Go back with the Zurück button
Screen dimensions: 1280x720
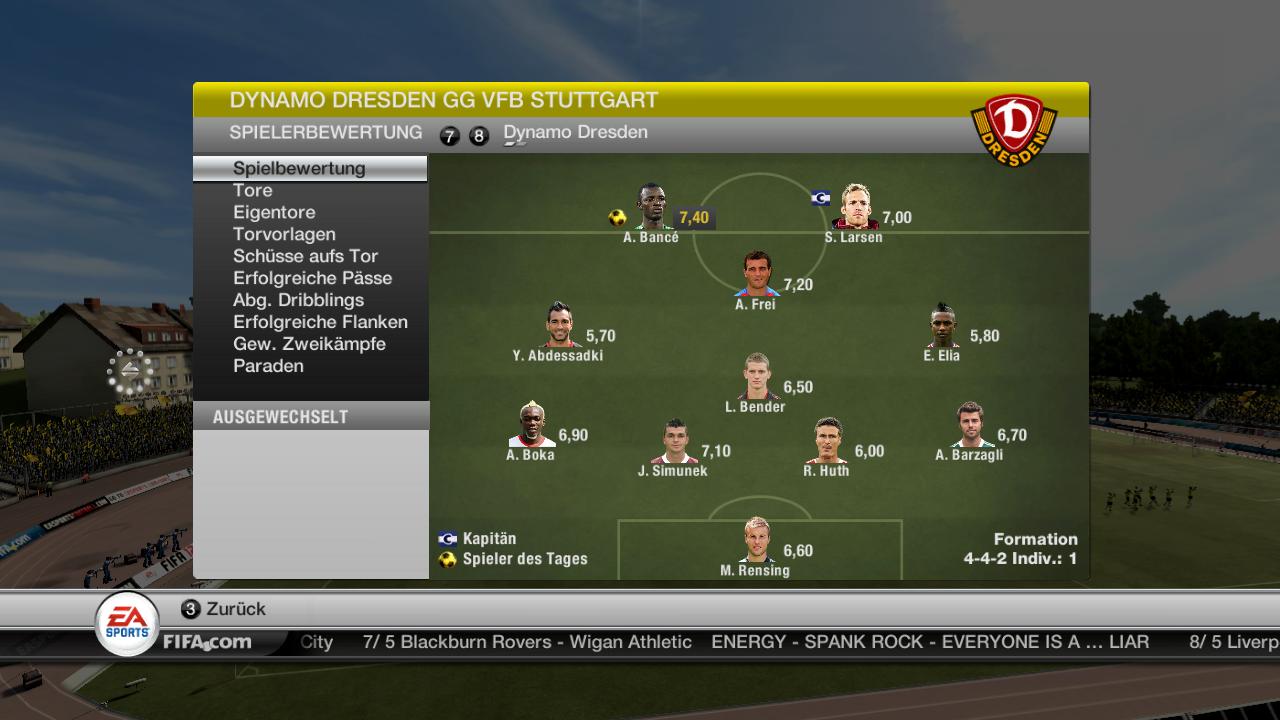click(x=224, y=609)
